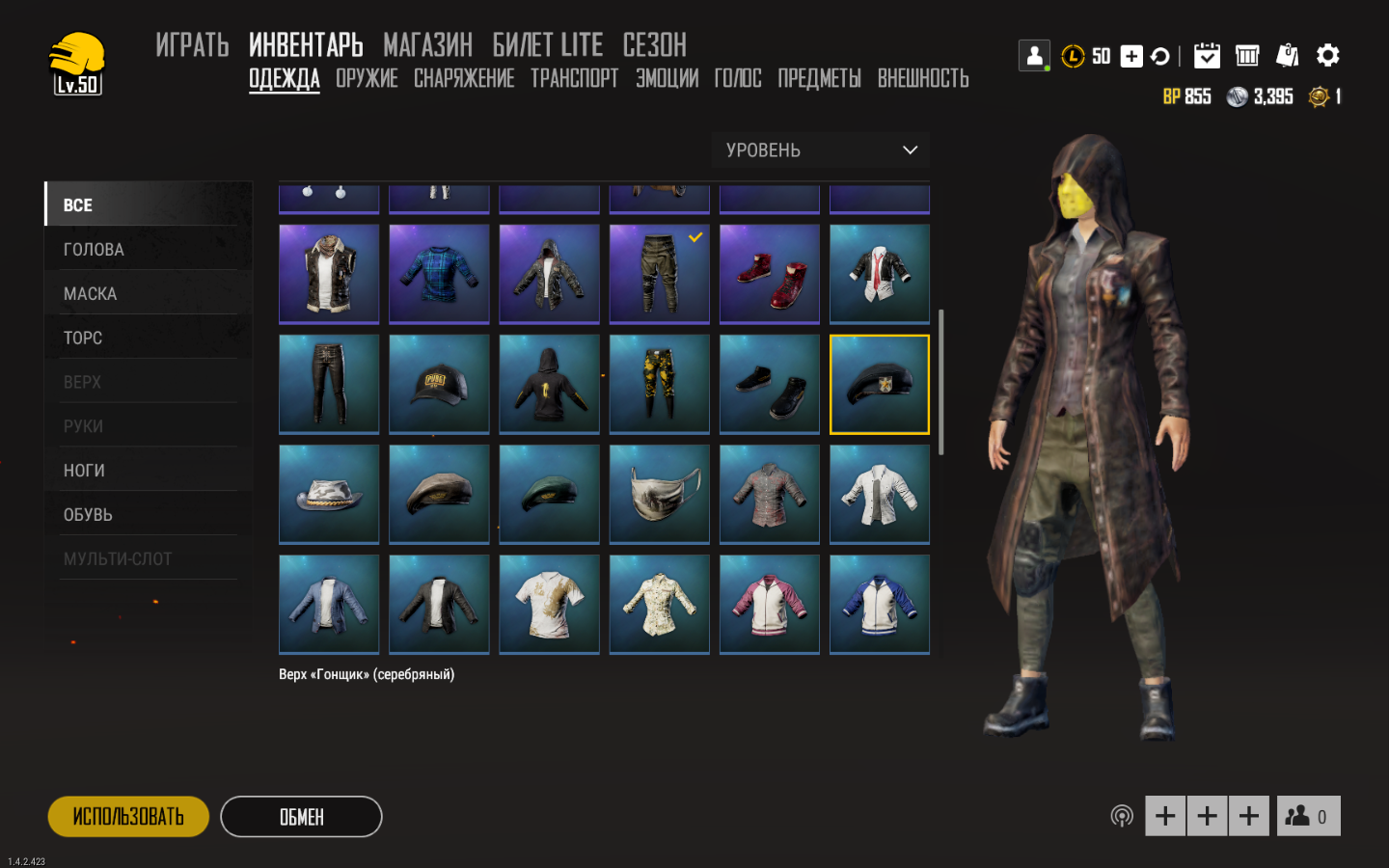Open the УРОВЕНЬ sorting dropdown
The image size is (1389, 868).
coord(819,149)
